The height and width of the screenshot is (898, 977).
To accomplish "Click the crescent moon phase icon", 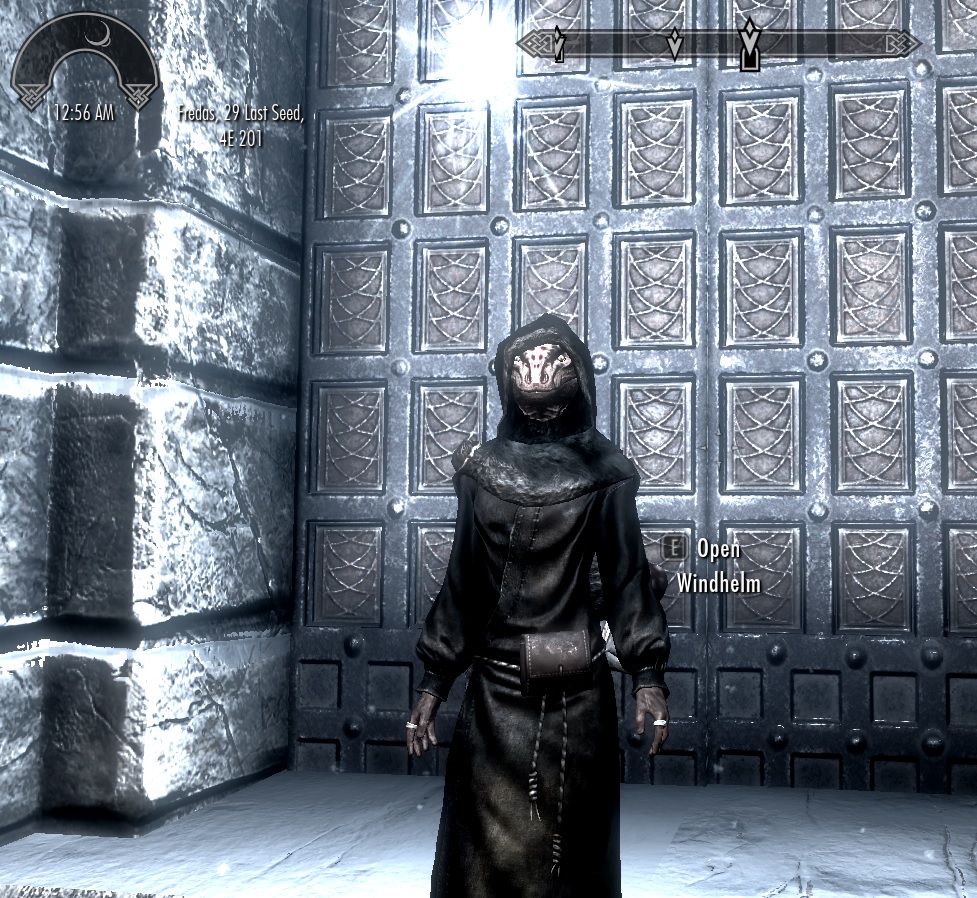I will pos(99,34).
